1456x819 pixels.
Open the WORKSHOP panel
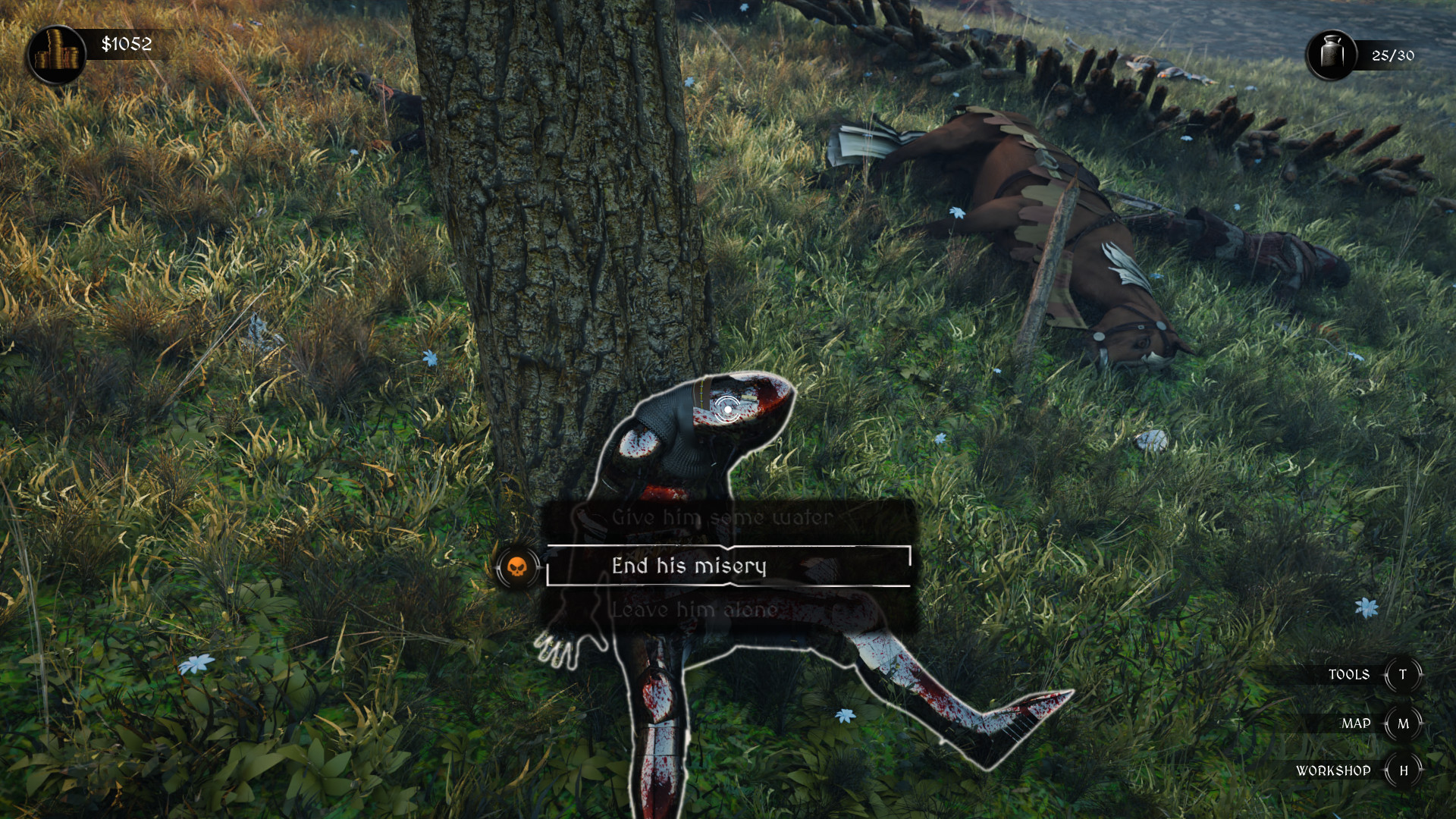tap(1335, 770)
